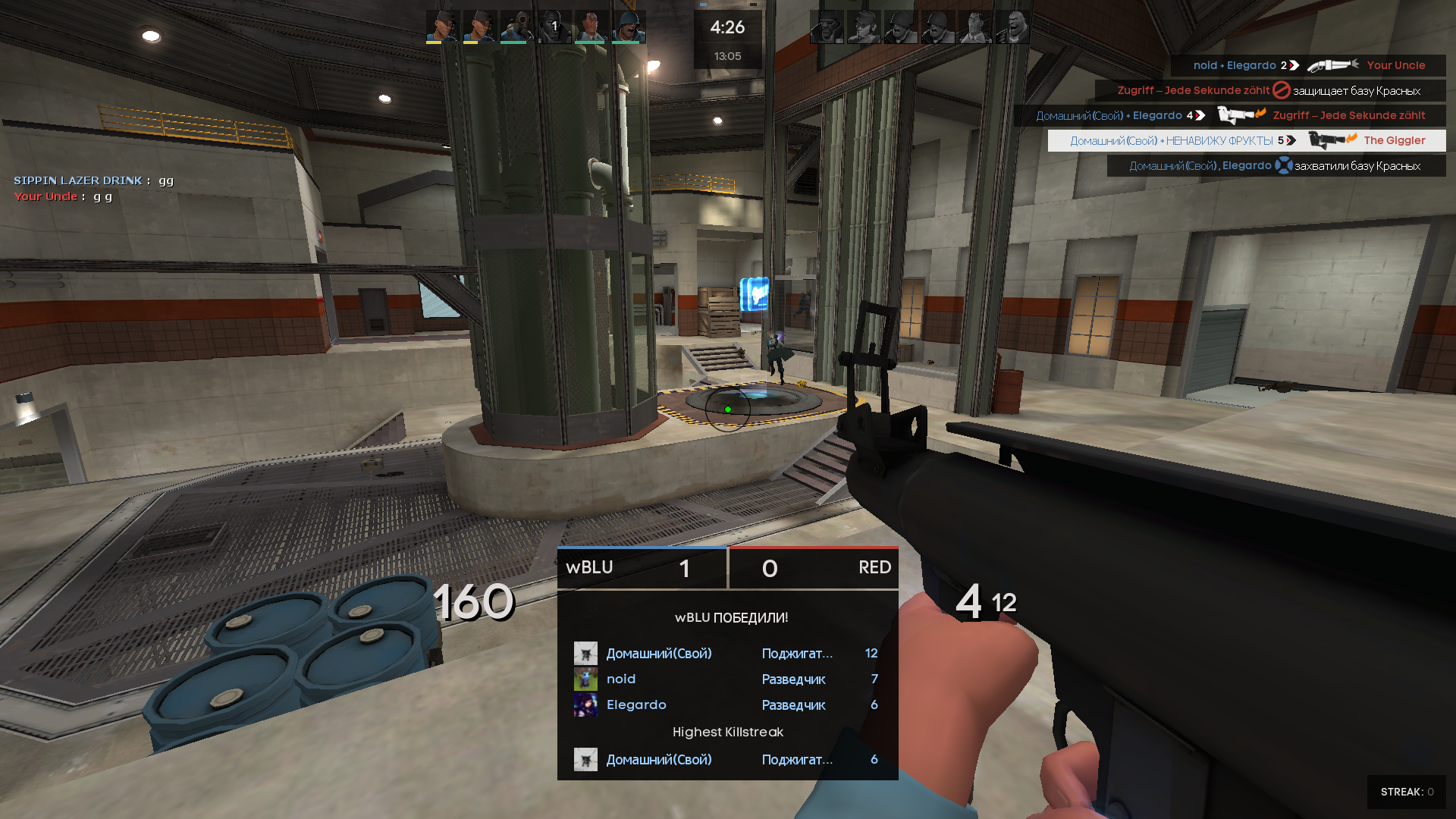This screenshot has height=819, width=1456.
Task: Click the top scorer row with 12 points
Action: point(726,654)
